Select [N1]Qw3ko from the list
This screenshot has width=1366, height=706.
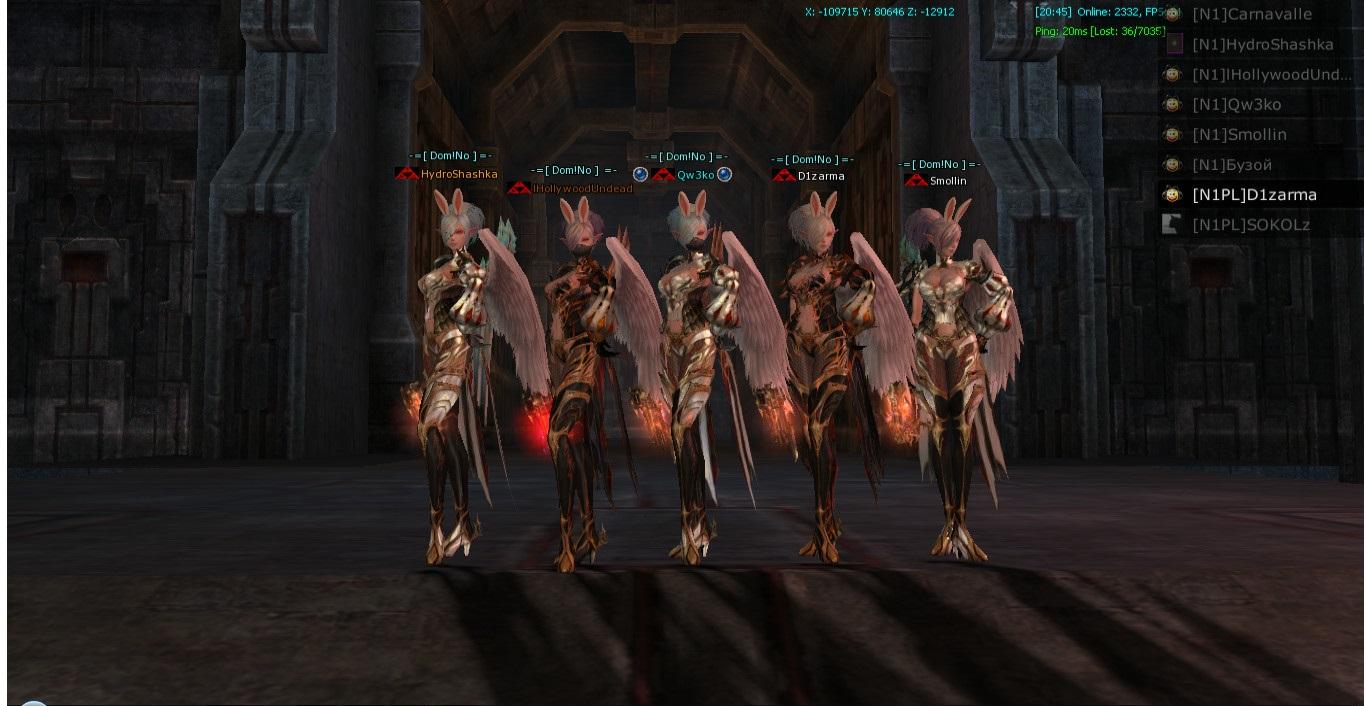(x=1236, y=105)
